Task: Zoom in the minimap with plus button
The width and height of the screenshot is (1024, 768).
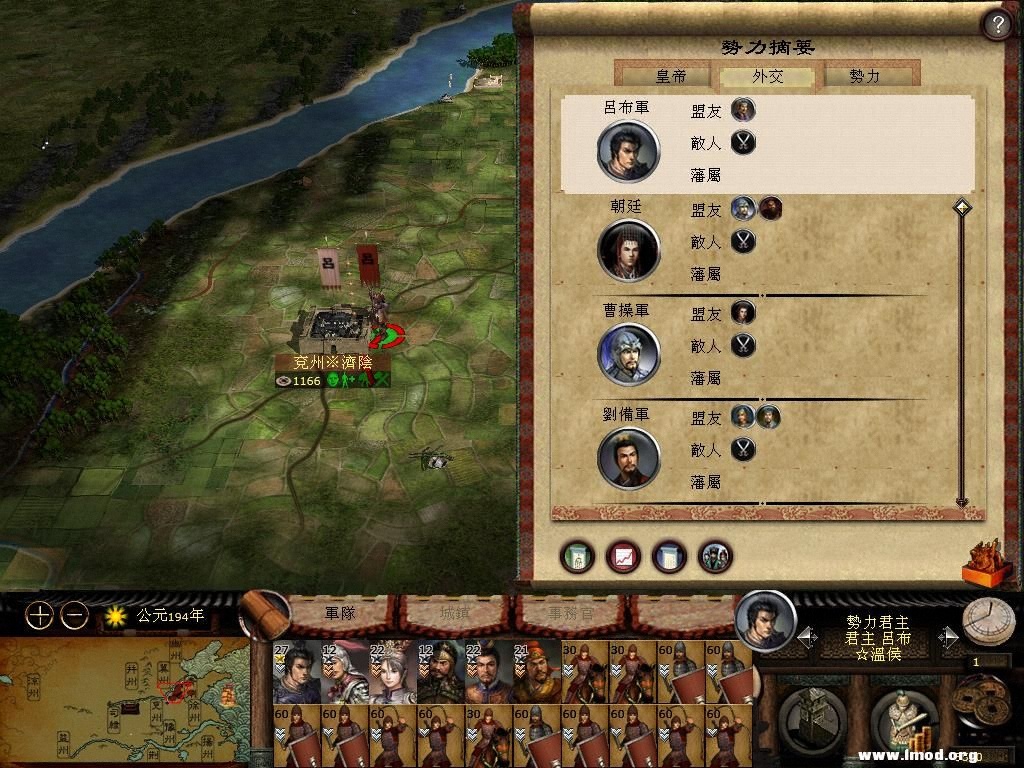Action: click(39, 616)
